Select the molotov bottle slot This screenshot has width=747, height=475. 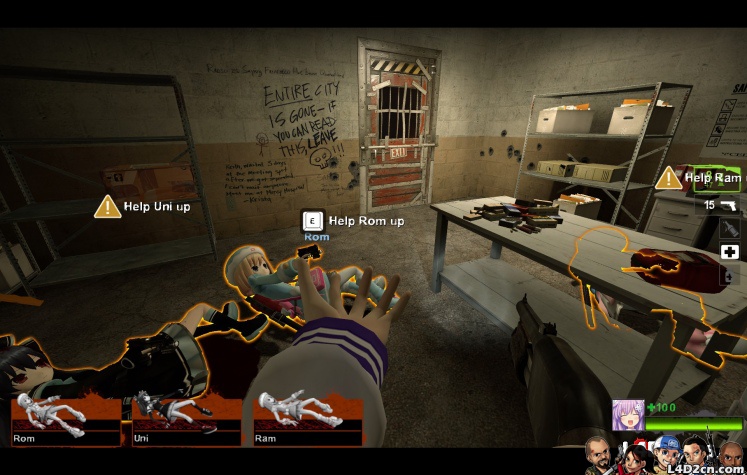pyautogui.click(x=730, y=229)
